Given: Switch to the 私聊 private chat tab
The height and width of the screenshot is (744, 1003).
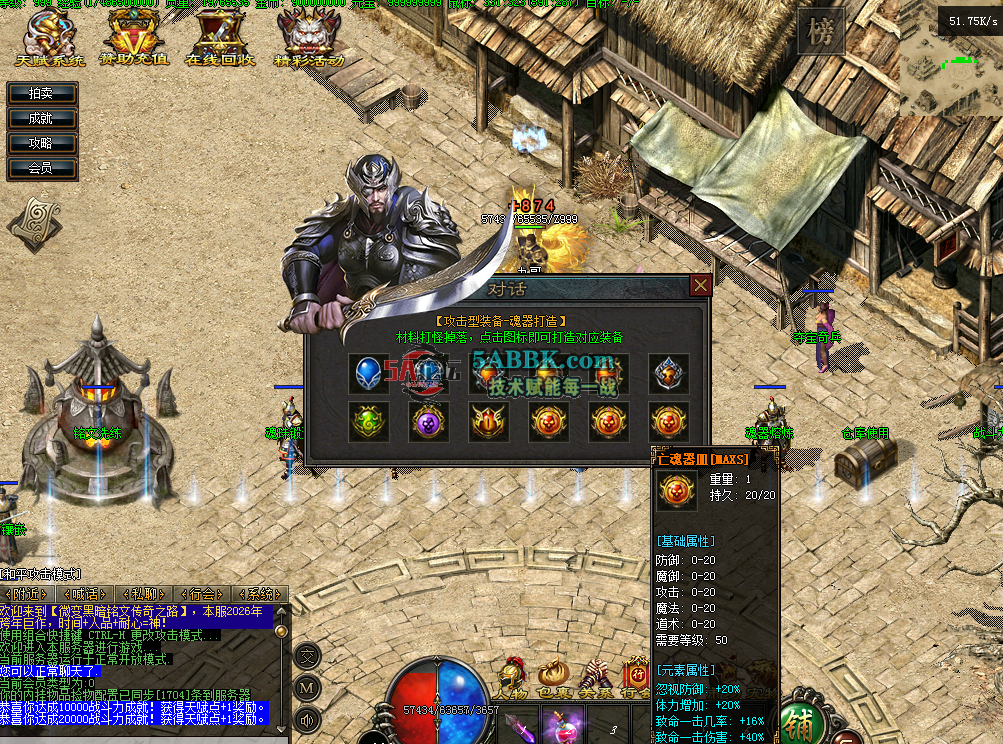Looking at the screenshot, I should (143, 593).
